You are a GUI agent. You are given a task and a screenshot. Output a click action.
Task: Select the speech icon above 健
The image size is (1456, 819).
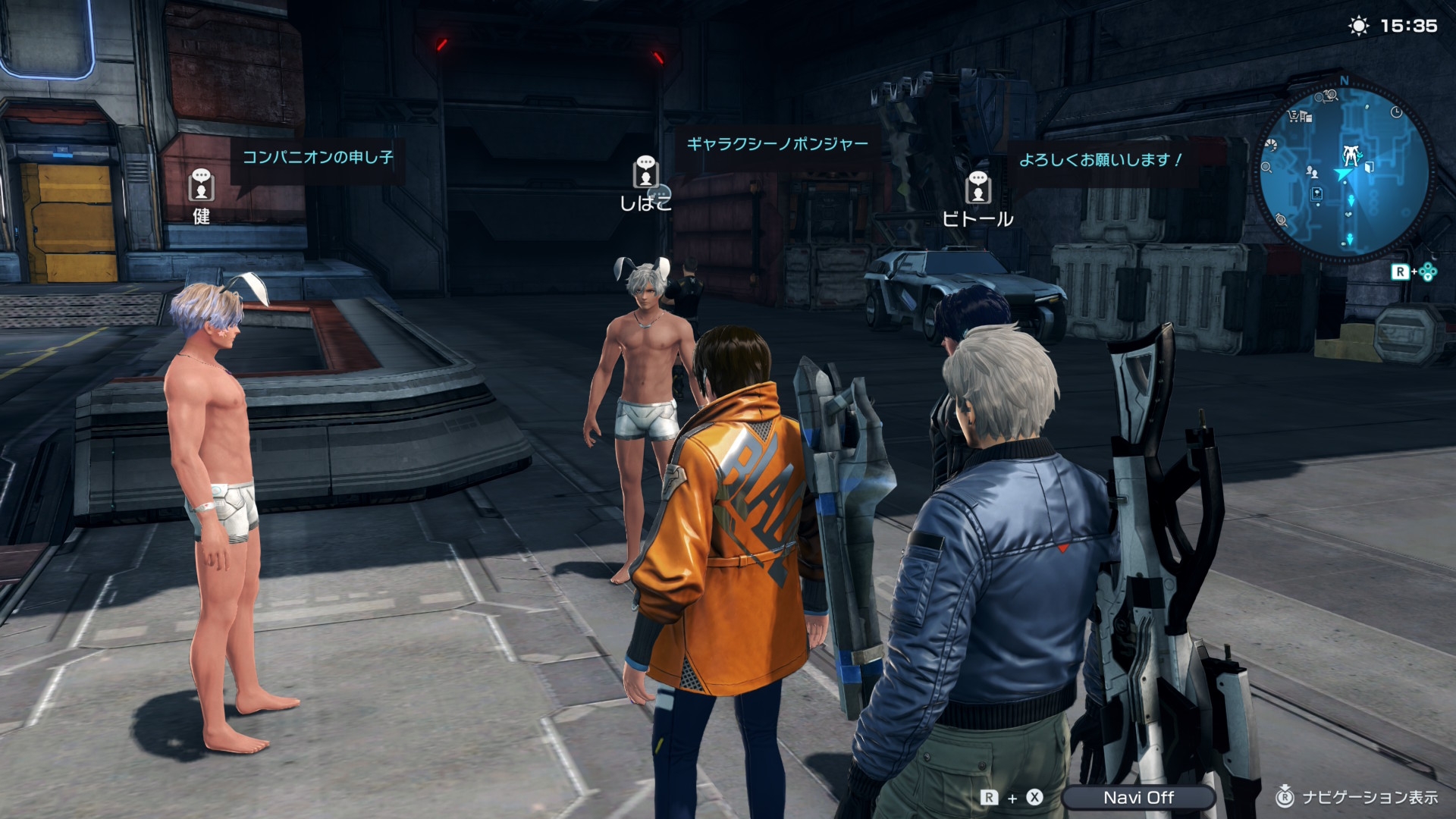[201, 184]
